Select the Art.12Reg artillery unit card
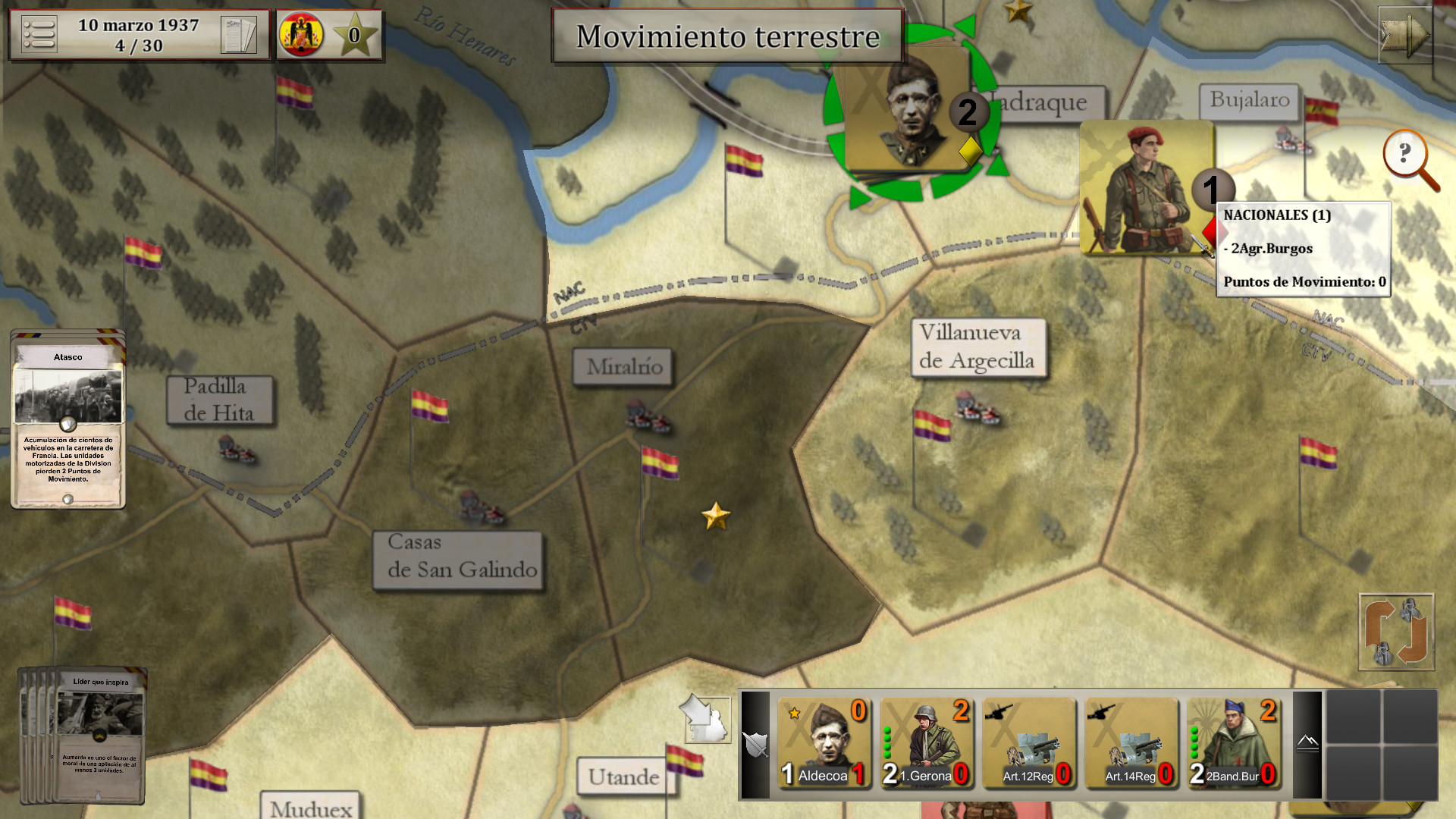1456x819 pixels. click(x=1029, y=743)
